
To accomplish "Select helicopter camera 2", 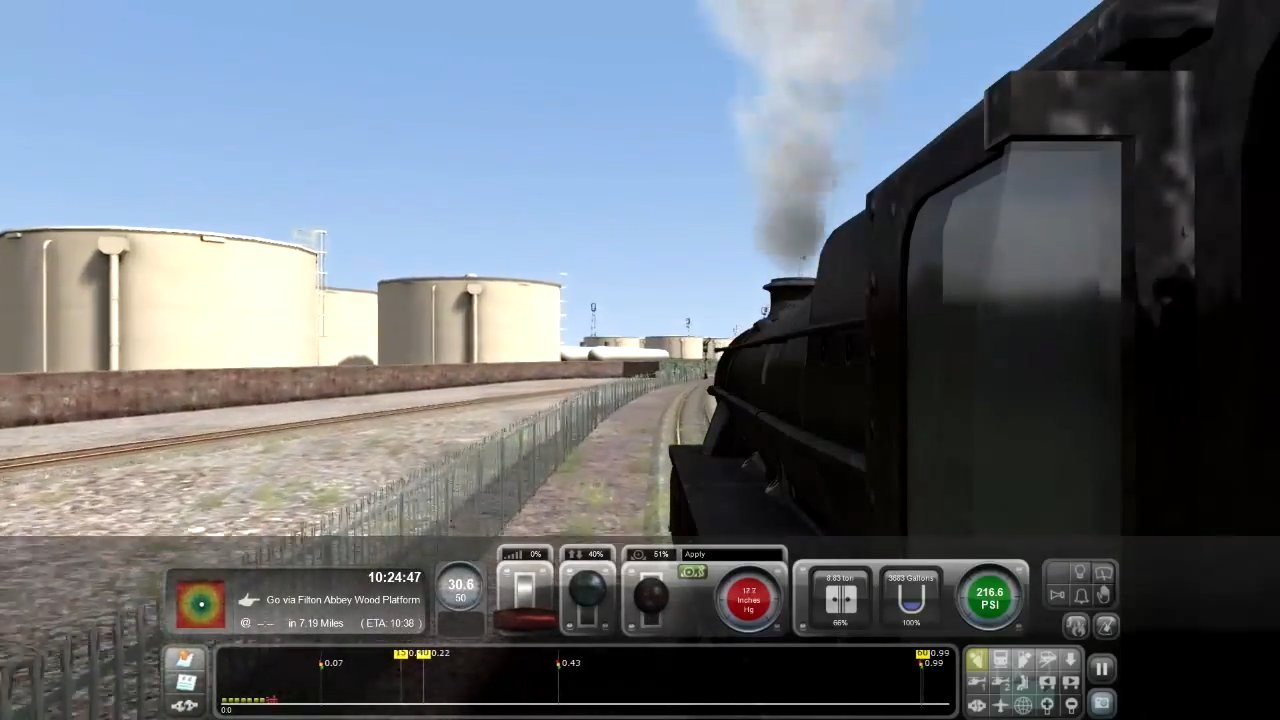I will pos(999,683).
